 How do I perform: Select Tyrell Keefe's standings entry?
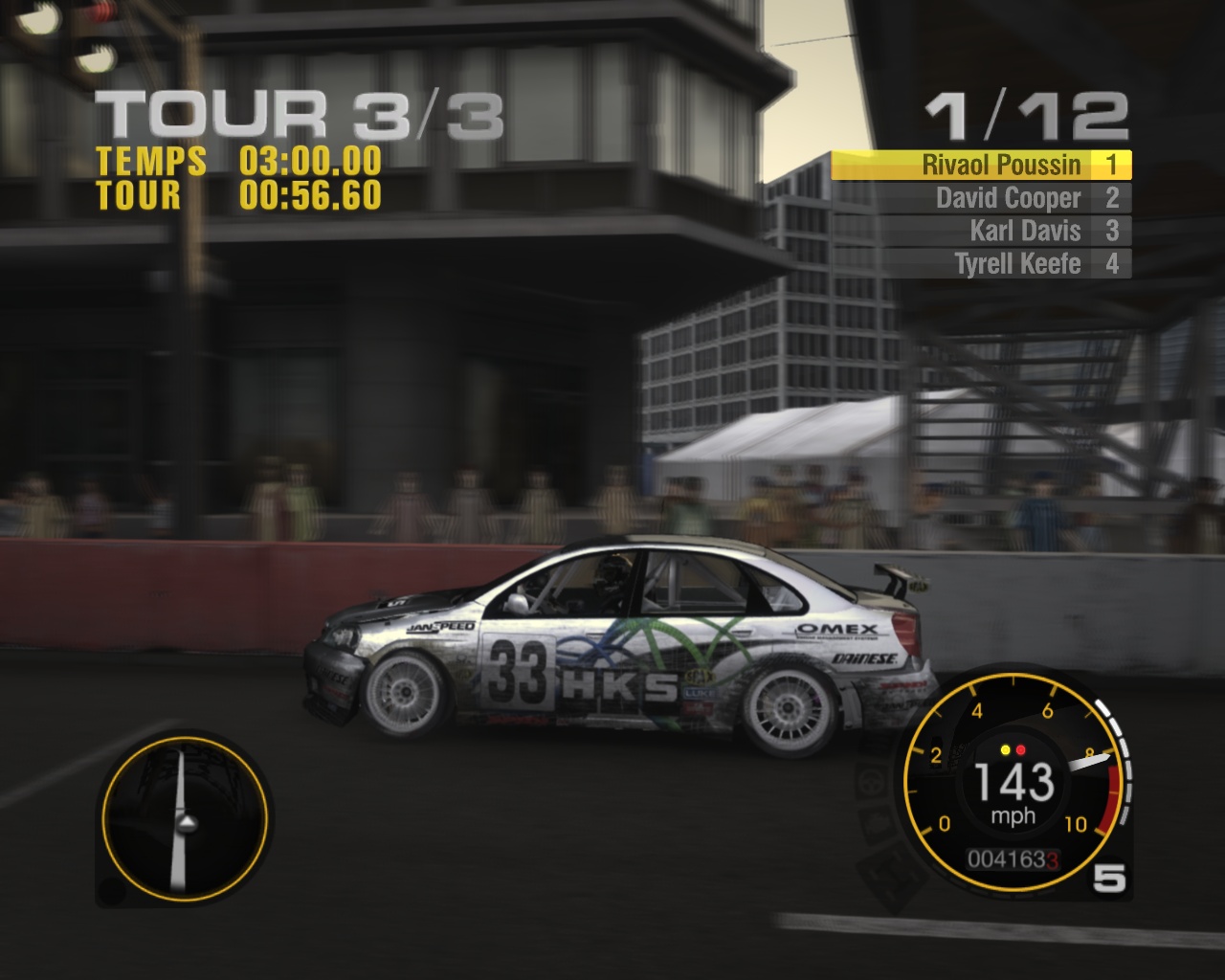[x=981, y=263]
